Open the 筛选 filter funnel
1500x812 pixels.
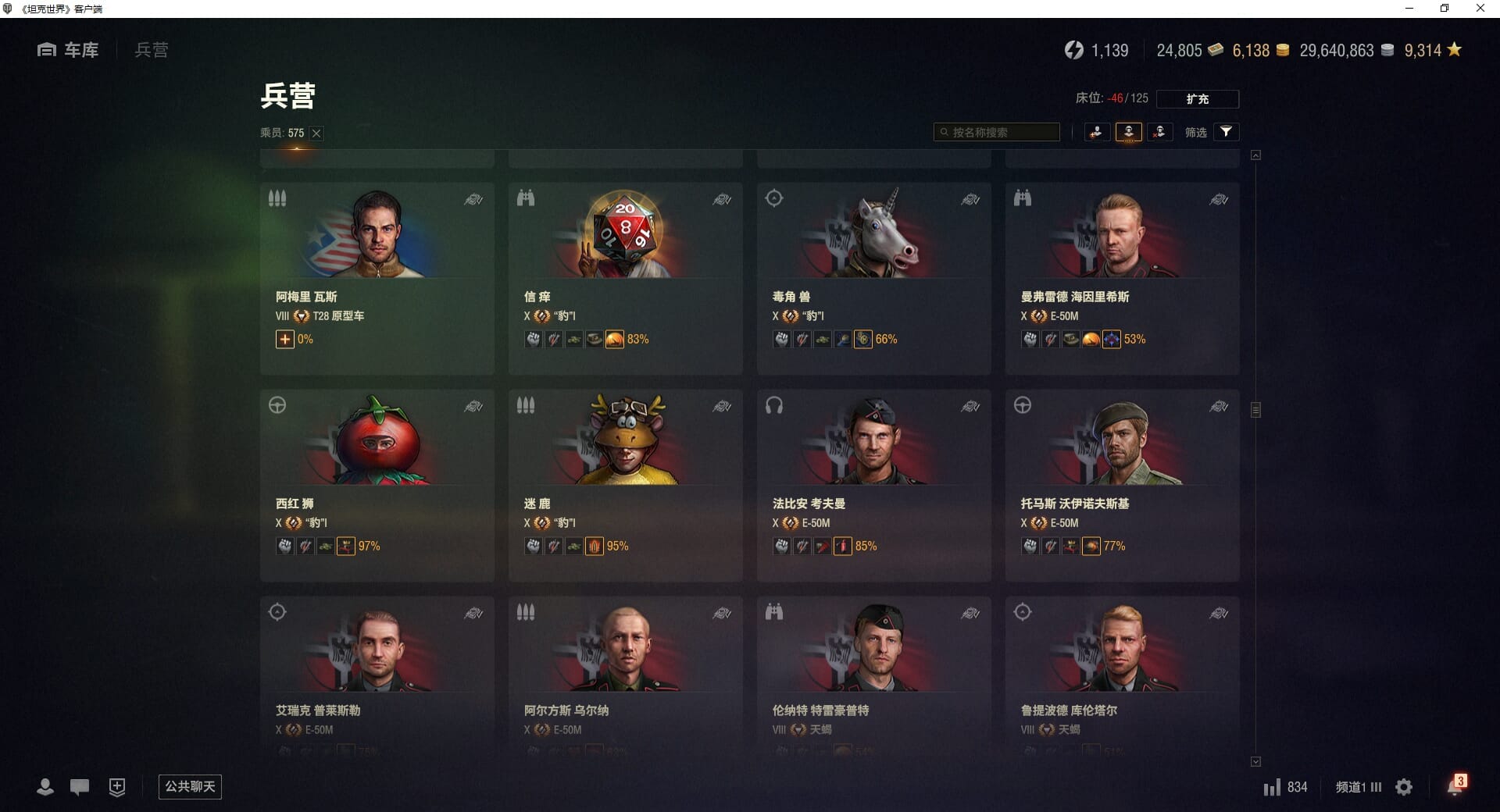point(1226,132)
